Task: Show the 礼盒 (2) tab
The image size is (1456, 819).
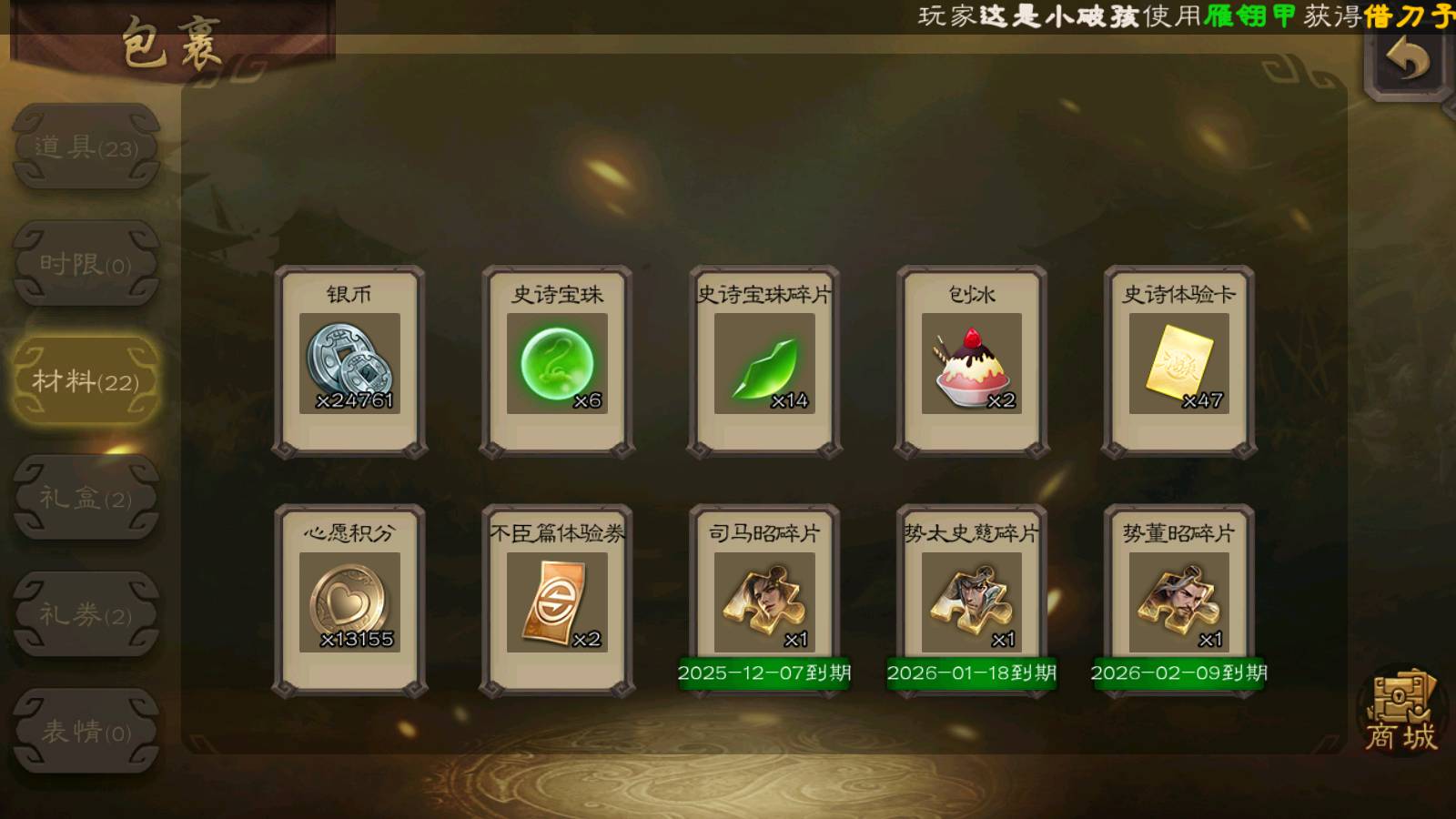Action: pos(86,498)
